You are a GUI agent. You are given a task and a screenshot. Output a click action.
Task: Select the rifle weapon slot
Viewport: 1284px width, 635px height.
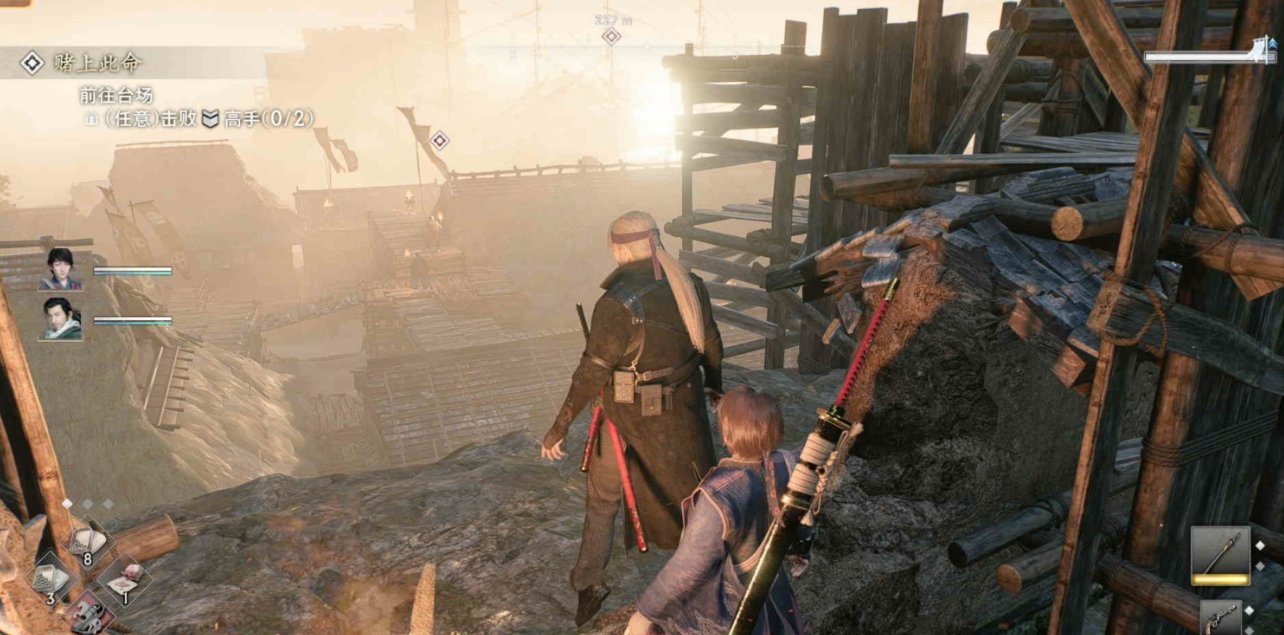click(1220, 555)
